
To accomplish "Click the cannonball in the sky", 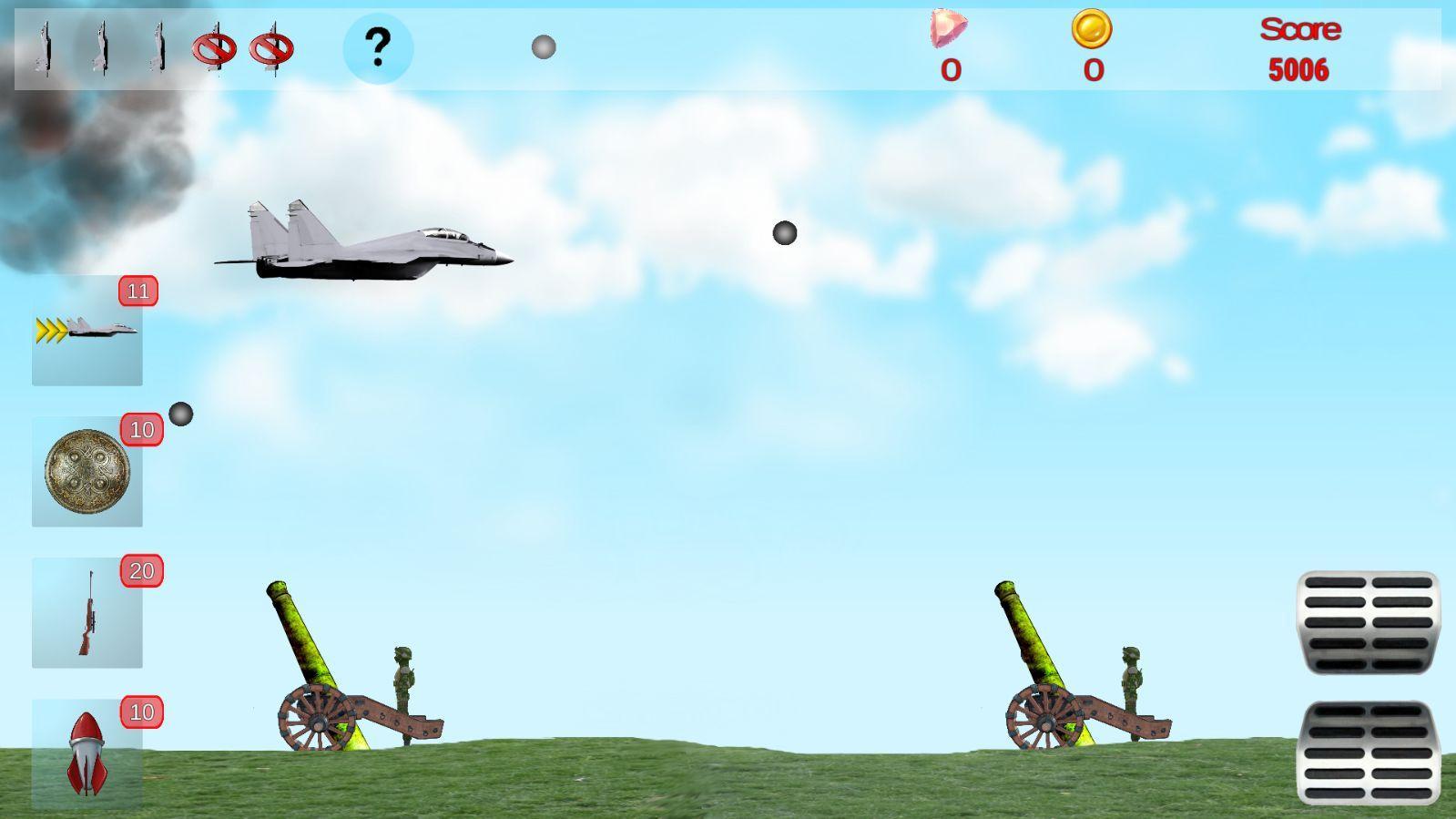I will tap(784, 233).
